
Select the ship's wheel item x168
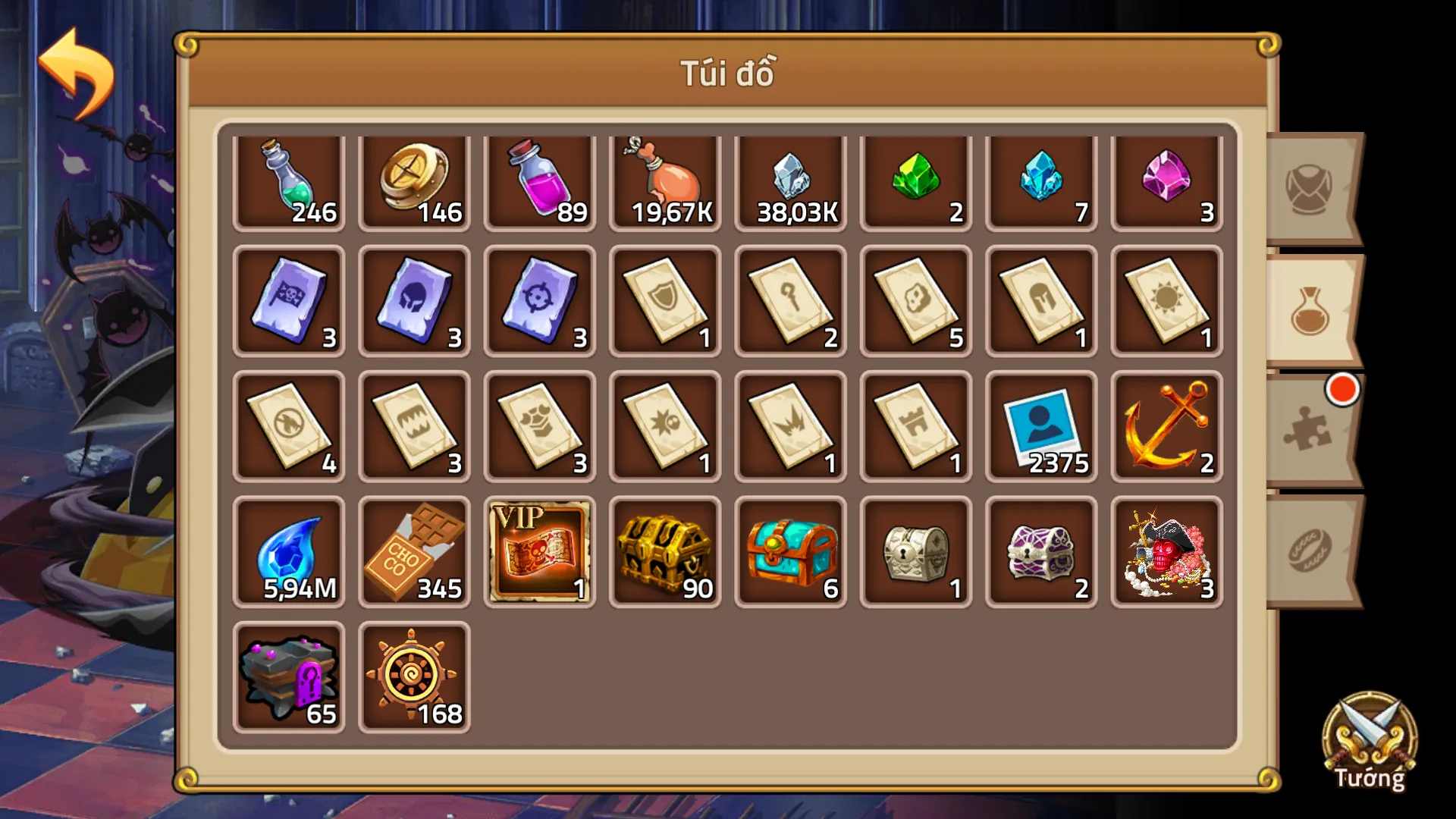[414, 675]
